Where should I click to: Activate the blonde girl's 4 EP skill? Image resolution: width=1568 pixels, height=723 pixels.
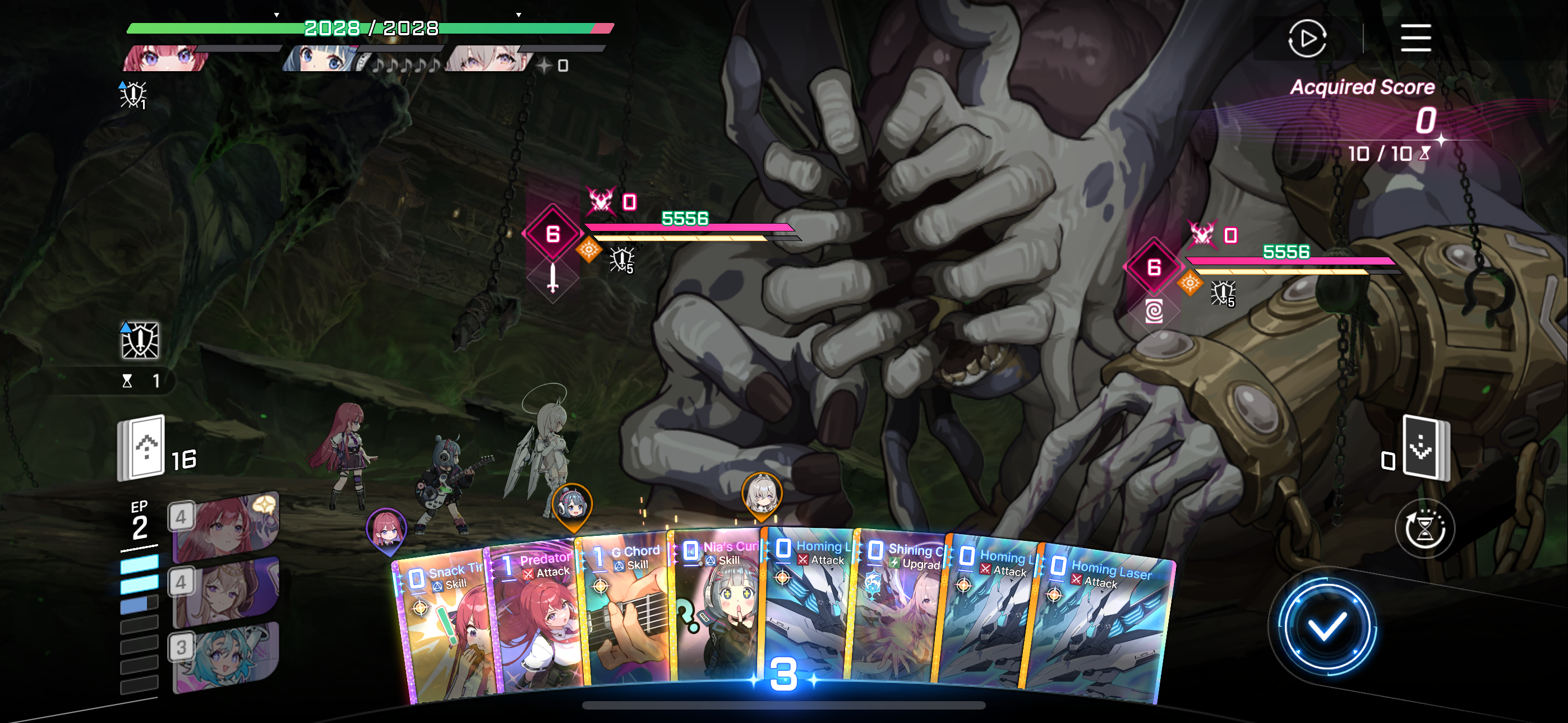[x=227, y=592]
